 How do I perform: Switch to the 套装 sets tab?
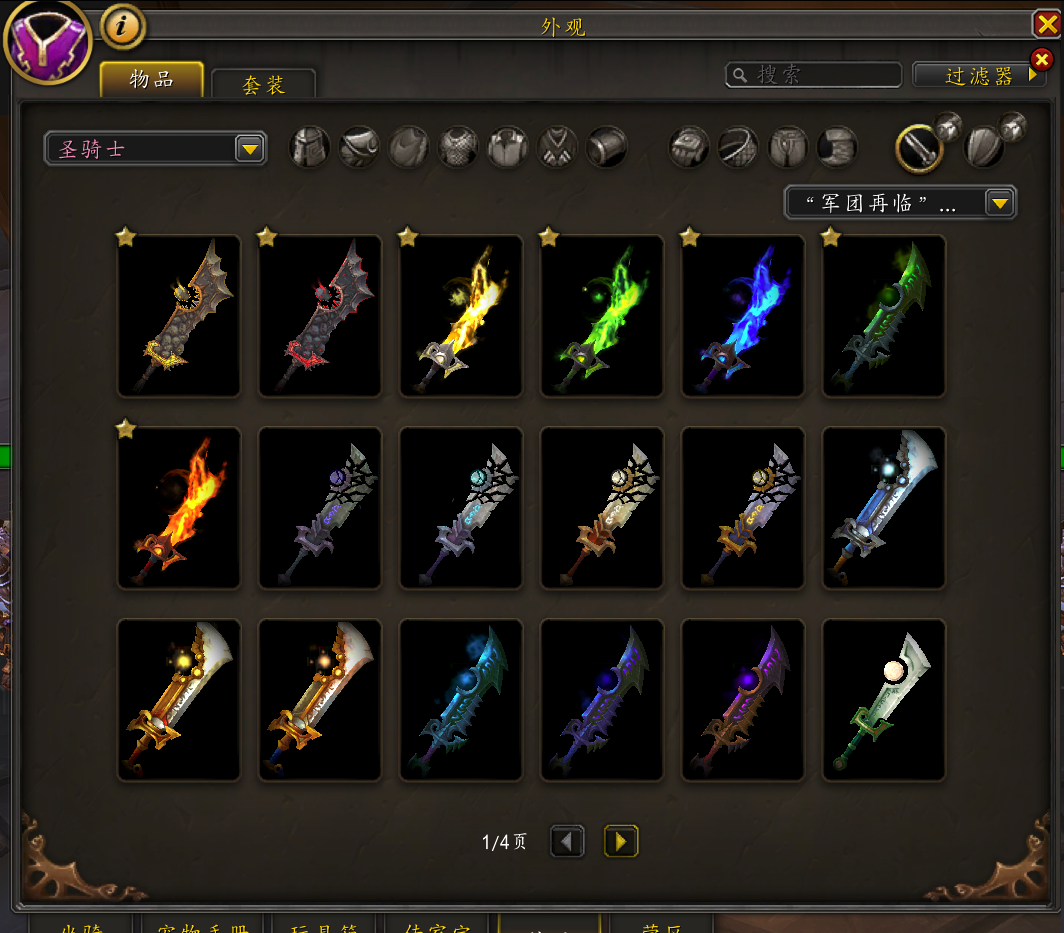(264, 85)
